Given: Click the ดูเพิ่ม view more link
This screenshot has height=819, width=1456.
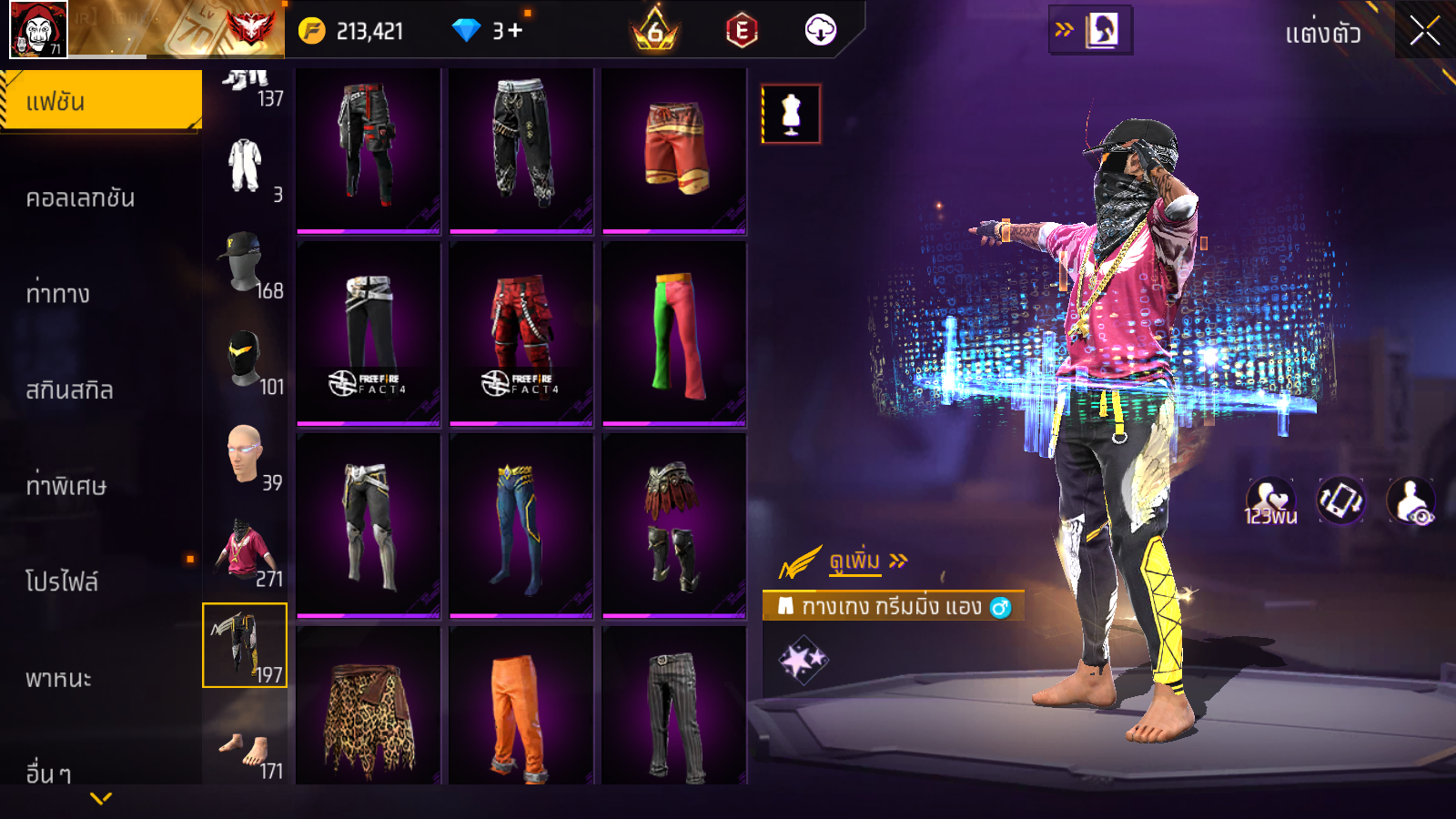Looking at the screenshot, I should point(857,561).
